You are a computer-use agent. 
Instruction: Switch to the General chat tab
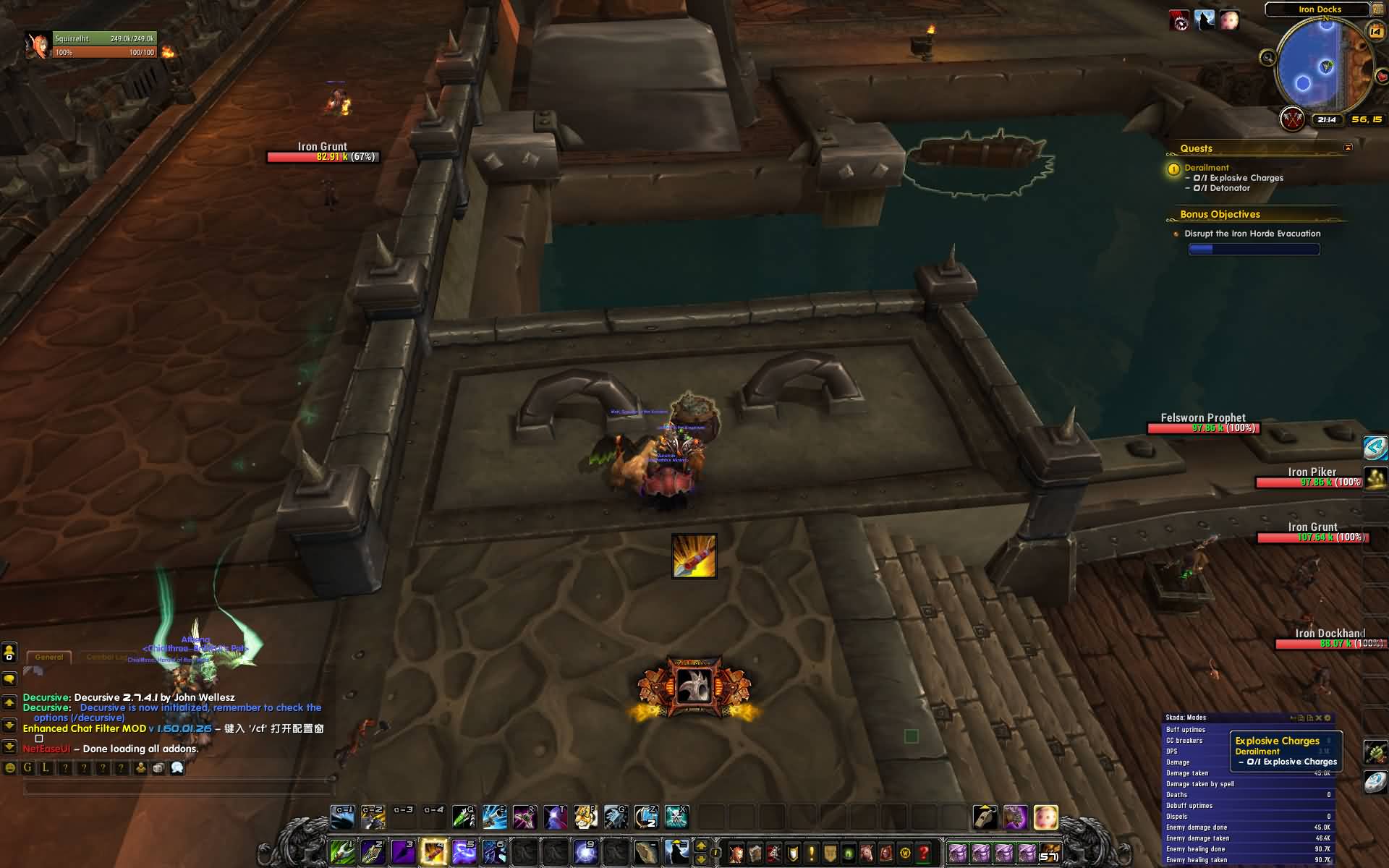(49, 657)
